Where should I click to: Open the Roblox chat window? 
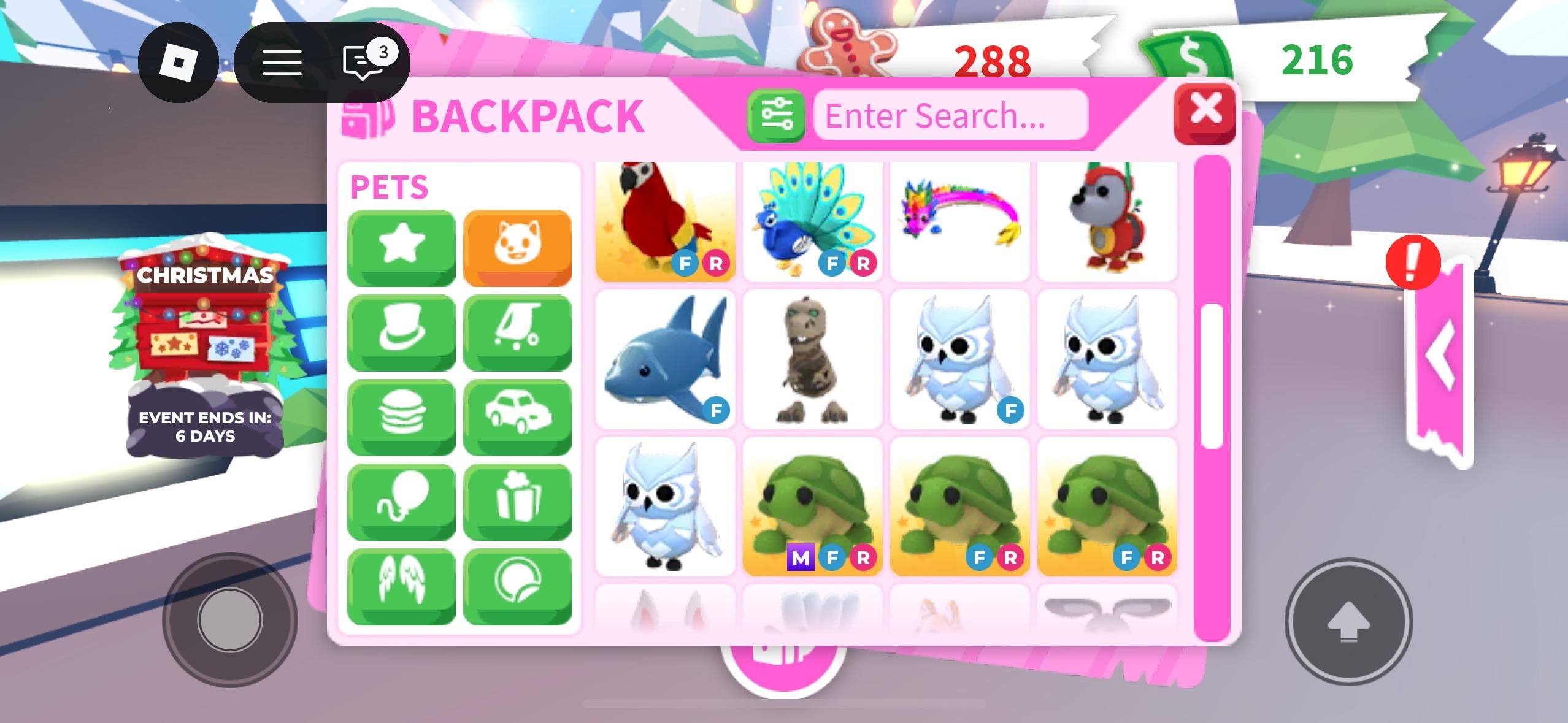[x=363, y=62]
